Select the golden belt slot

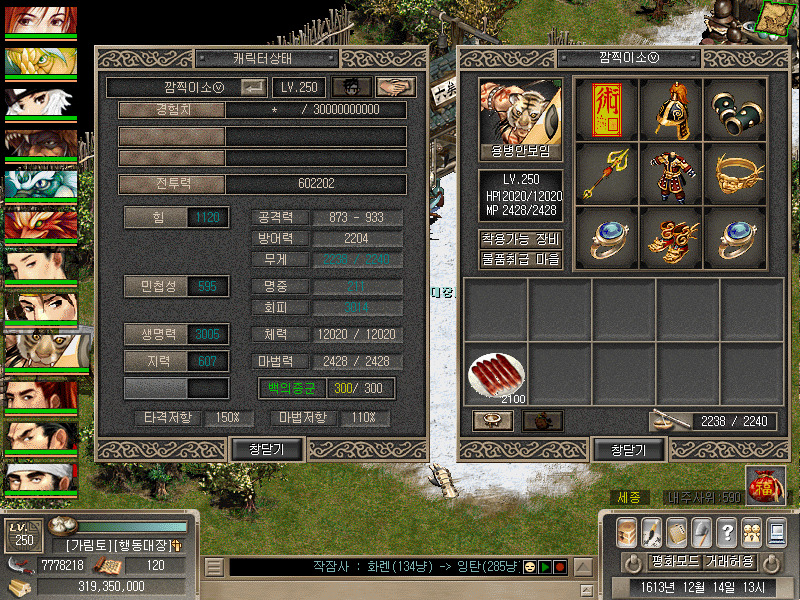(x=734, y=175)
